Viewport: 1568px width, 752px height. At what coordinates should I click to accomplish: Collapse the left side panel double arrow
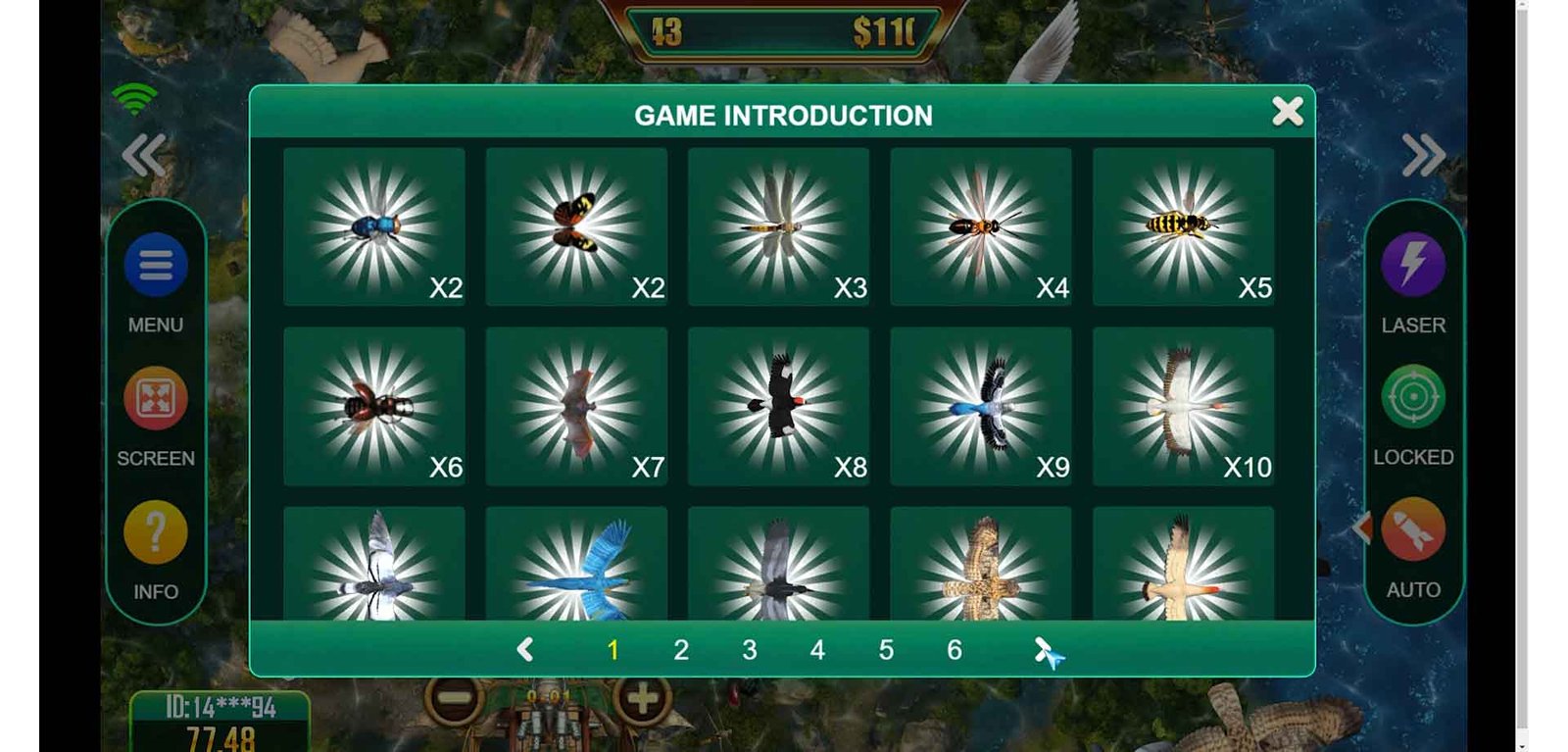tap(144, 155)
